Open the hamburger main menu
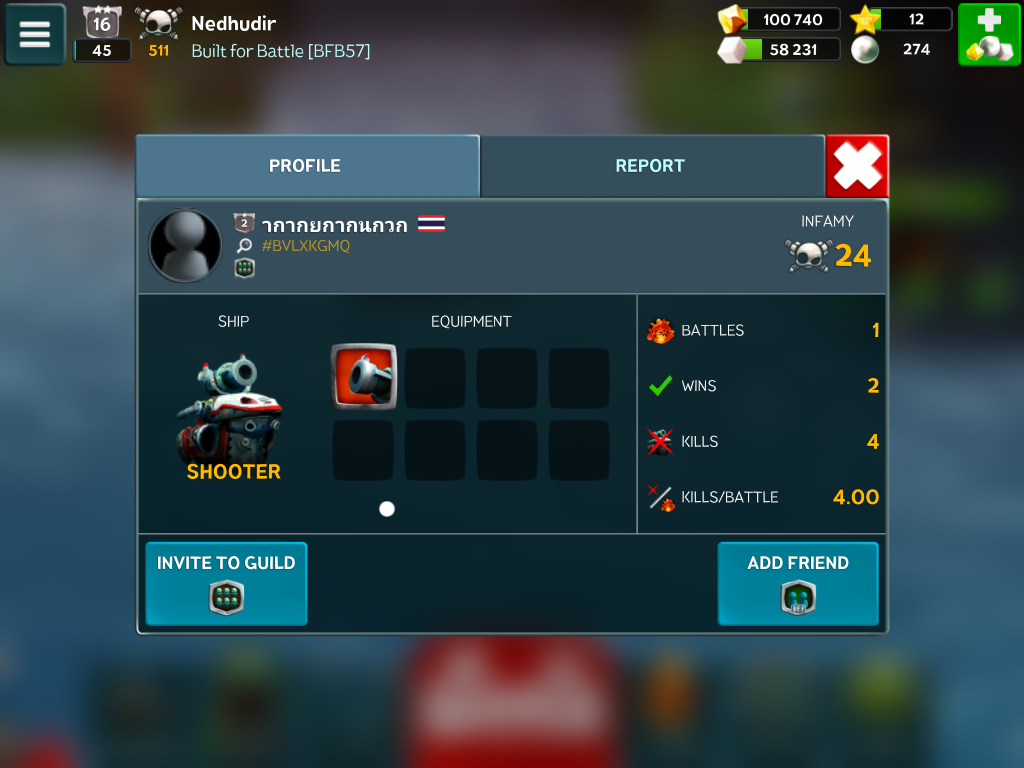 35,35
